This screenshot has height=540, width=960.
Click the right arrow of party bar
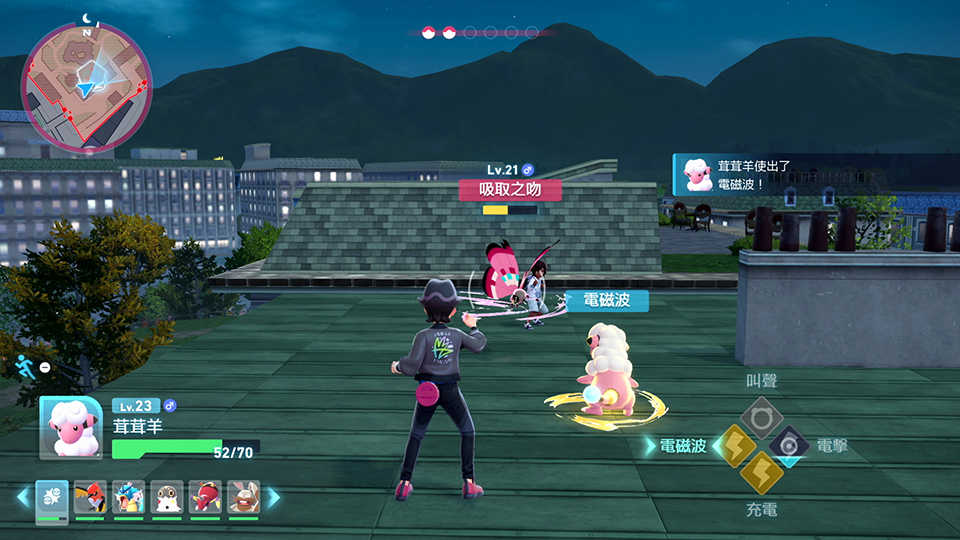(273, 497)
